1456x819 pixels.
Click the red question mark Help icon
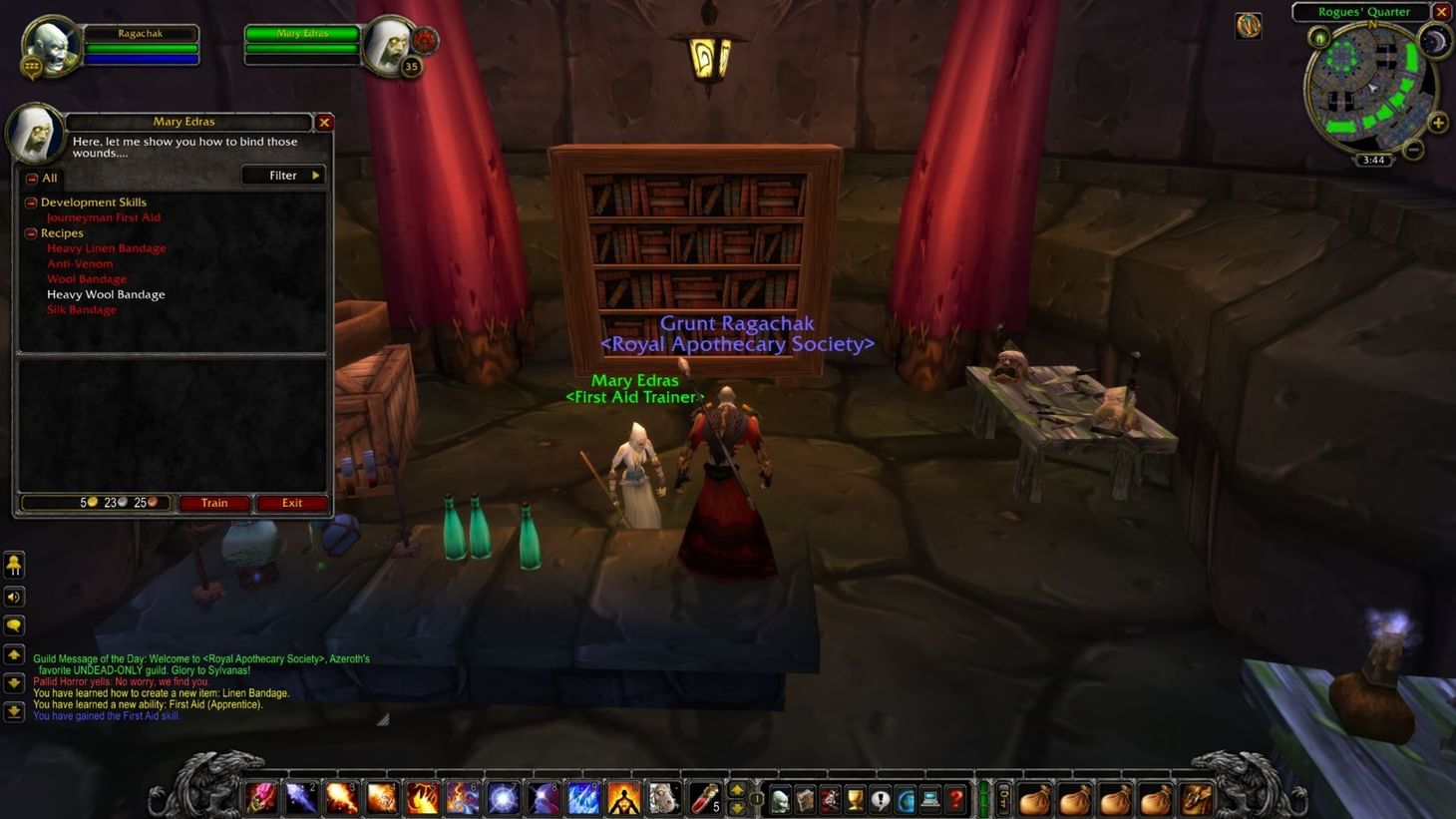click(953, 798)
